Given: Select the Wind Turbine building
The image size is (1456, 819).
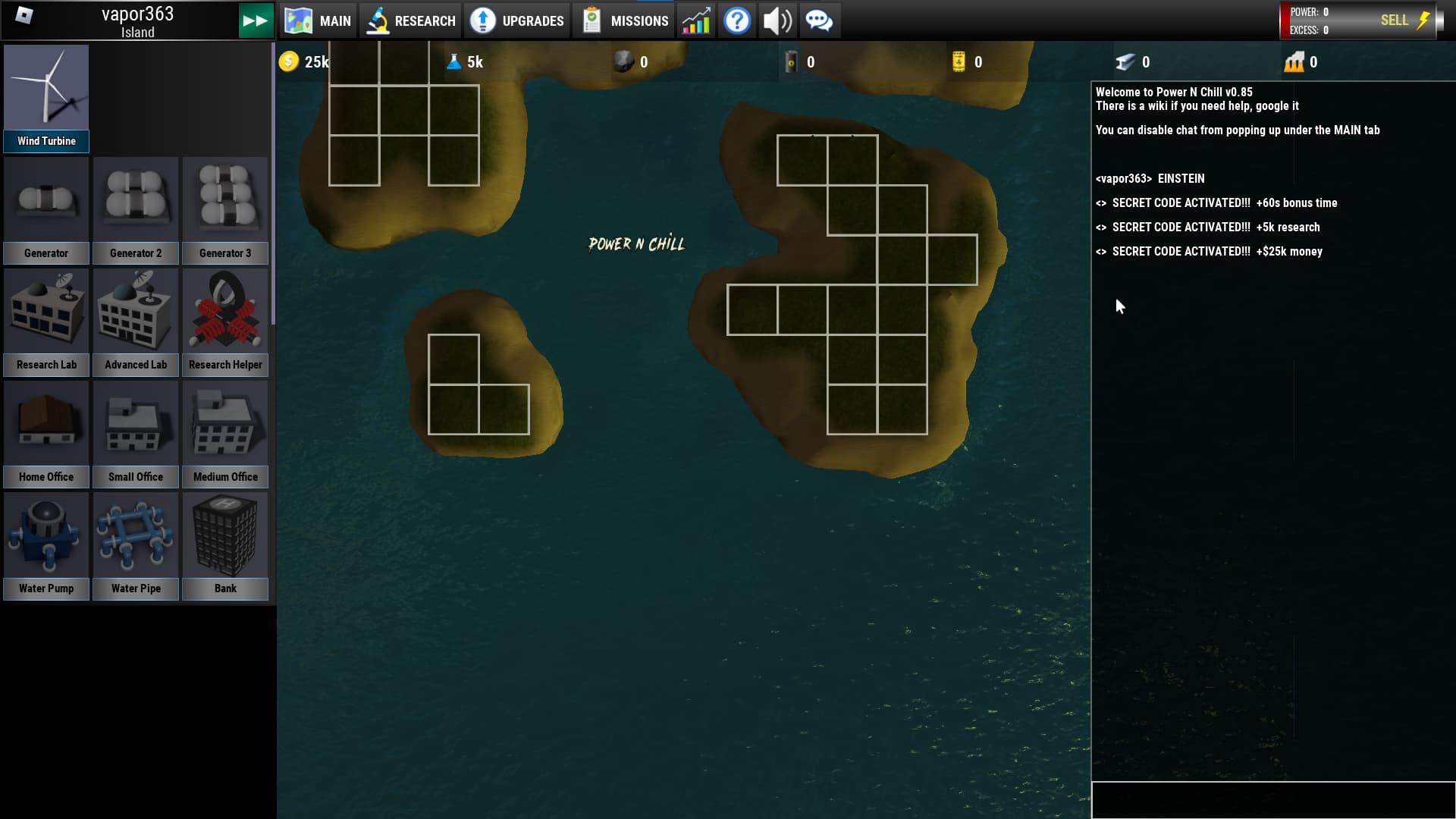Looking at the screenshot, I should click(x=46, y=98).
